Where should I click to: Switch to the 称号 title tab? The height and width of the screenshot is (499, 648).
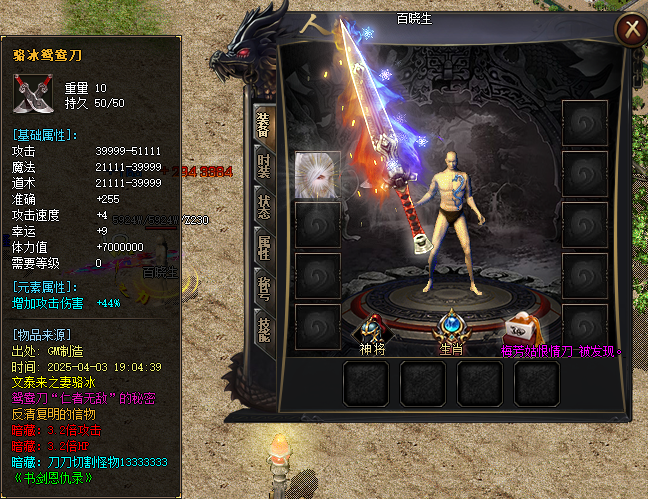(x=263, y=288)
